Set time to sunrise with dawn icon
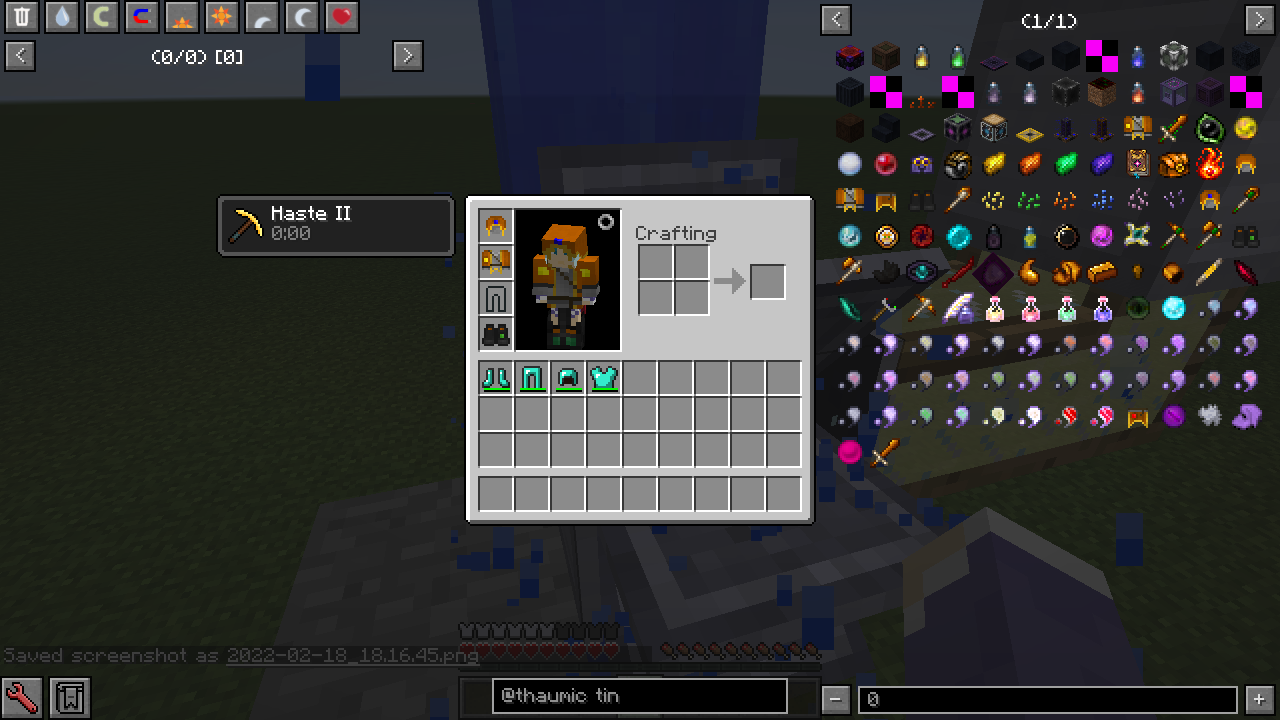 tap(181, 17)
